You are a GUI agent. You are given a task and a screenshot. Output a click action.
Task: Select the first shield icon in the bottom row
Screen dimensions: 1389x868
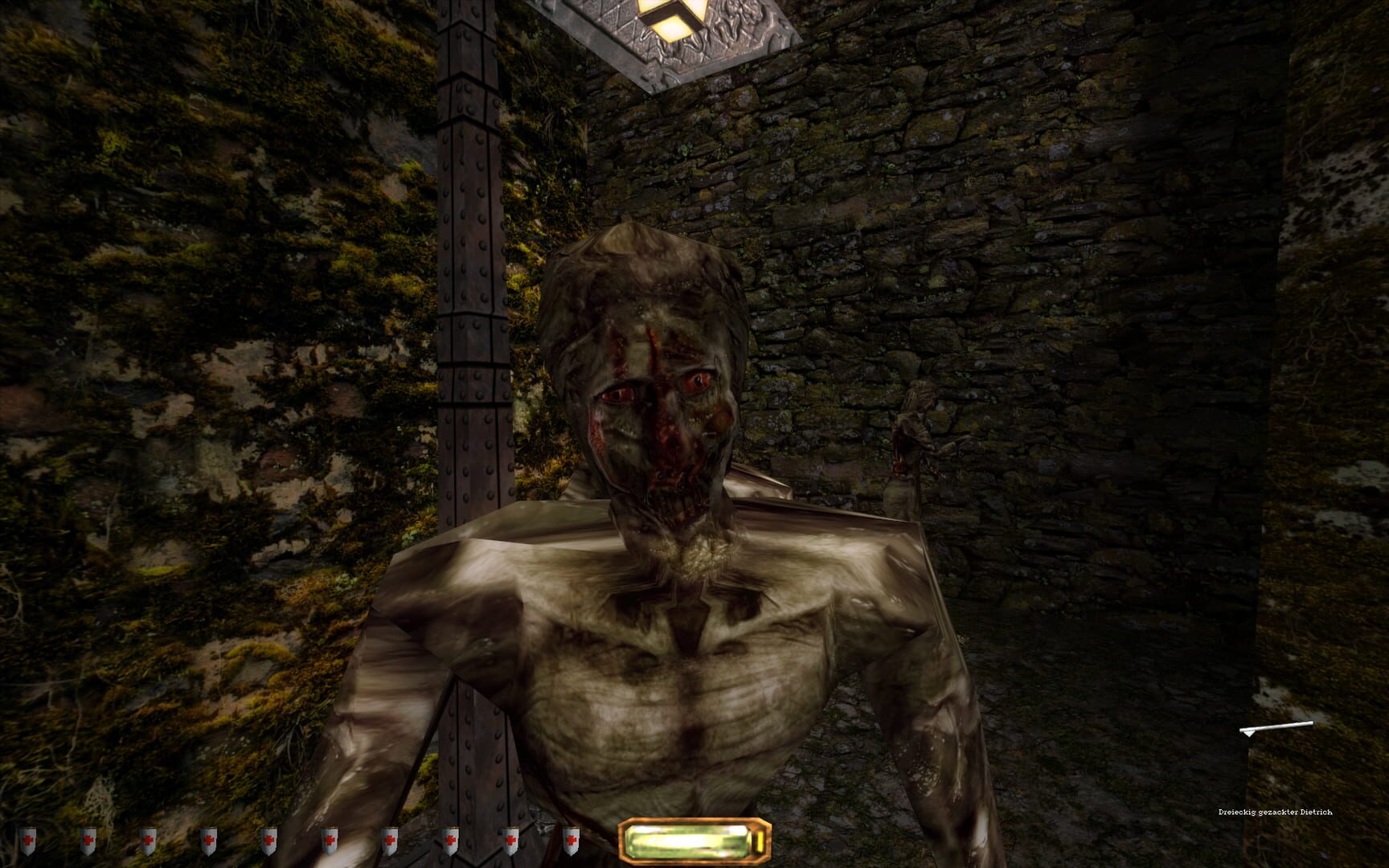tap(27, 838)
